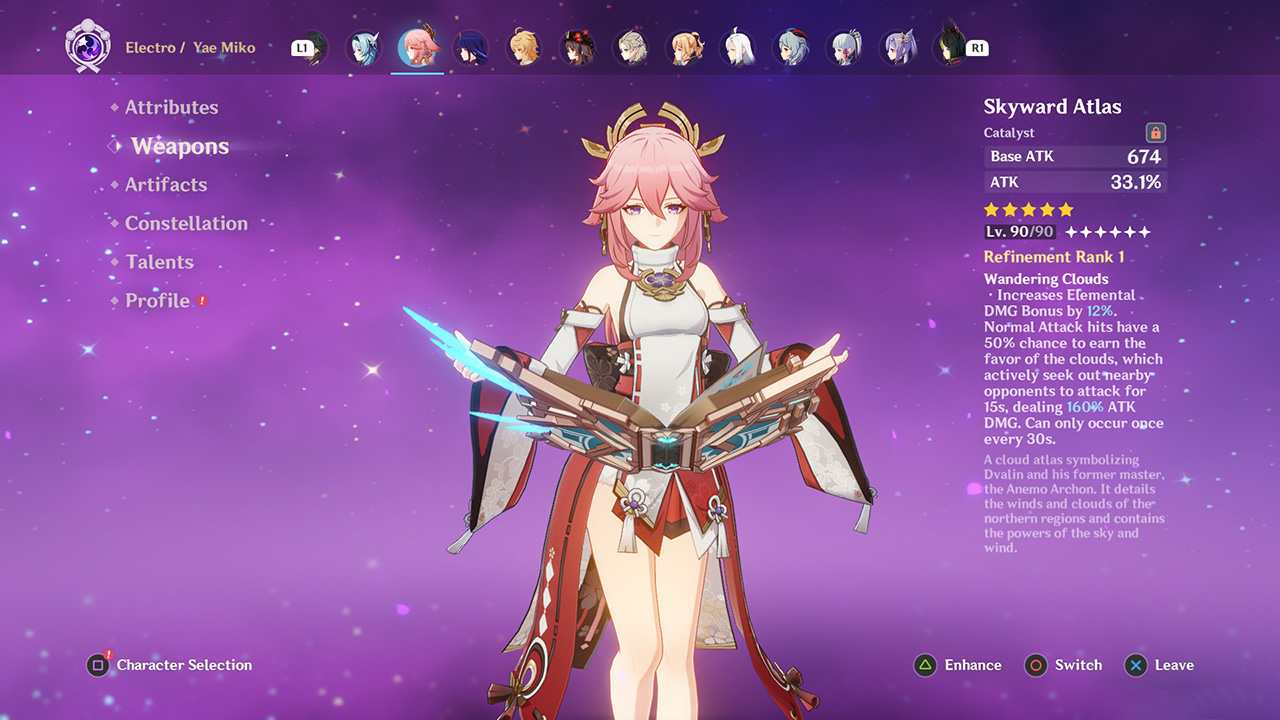This screenshot has width=1280, height=720.
Task: Select Yae Miko's pink-haired portrait
Action: tap(417, 48)
